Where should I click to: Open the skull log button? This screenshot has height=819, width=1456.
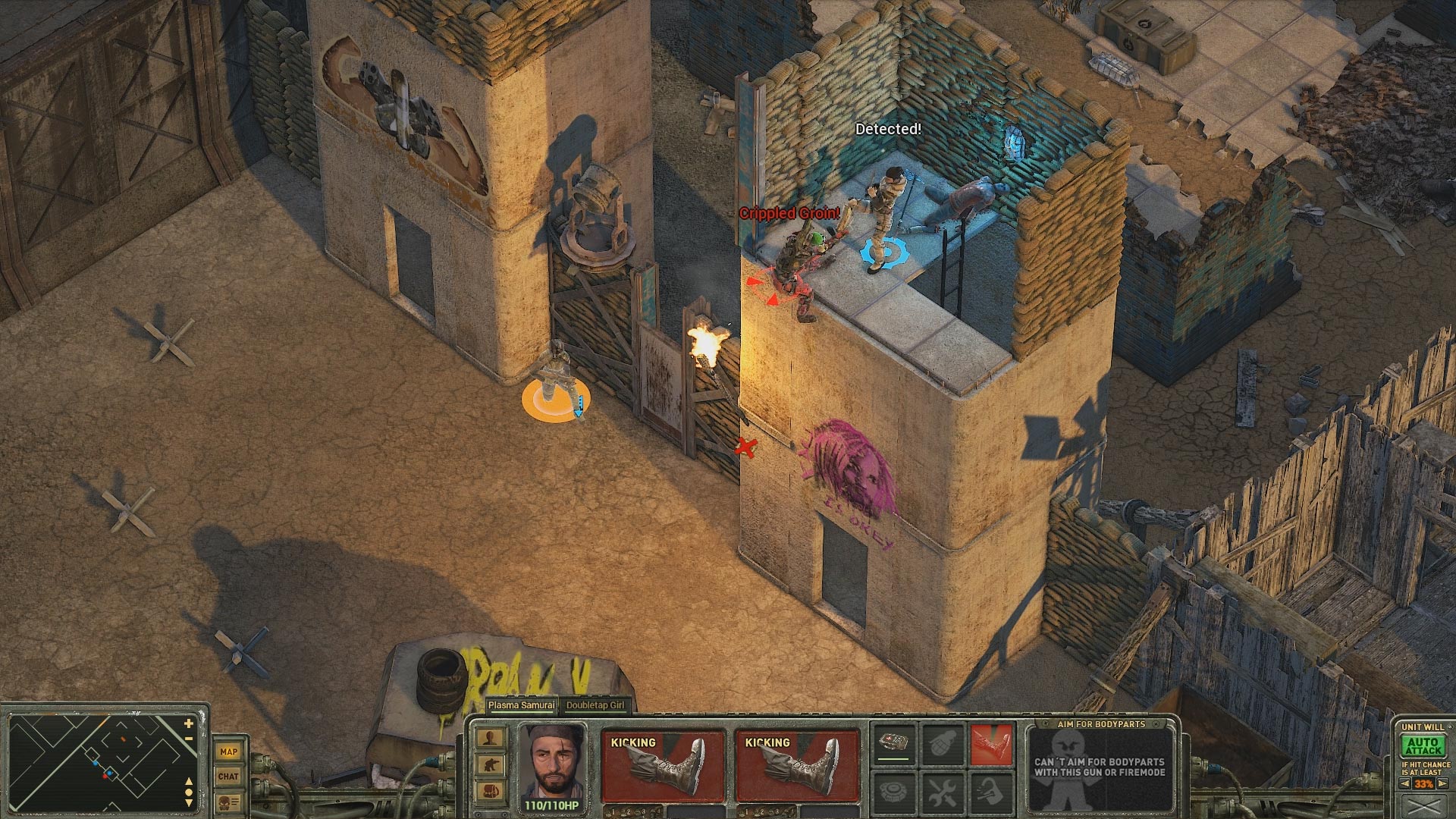pyautogui.click(x=228, y=802)
